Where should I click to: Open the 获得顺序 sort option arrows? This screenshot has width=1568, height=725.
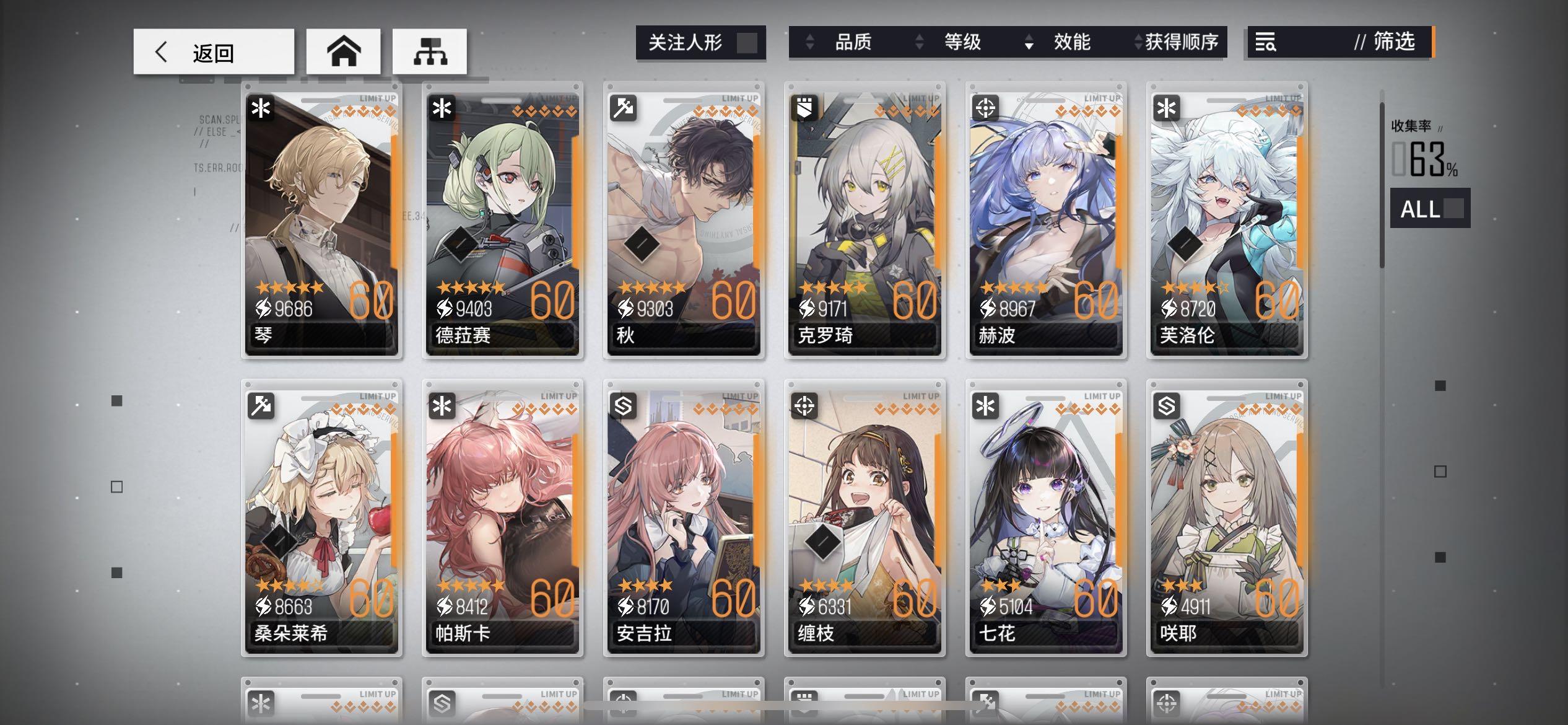[1138, 42]
